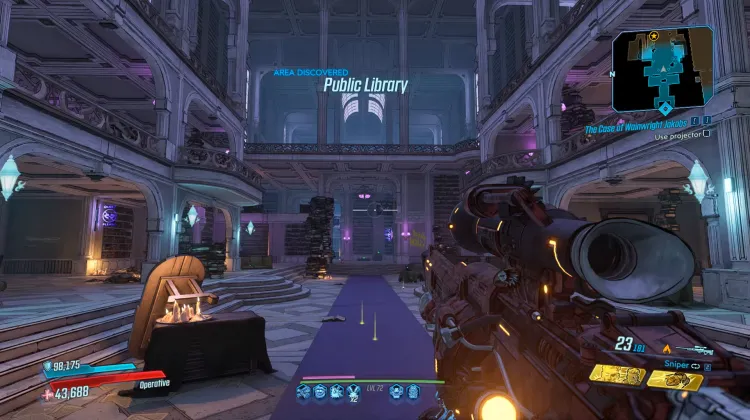This screenshot has width=750, height=420.
Task: Select the buff icon marked x2
Action: (355, 391)
